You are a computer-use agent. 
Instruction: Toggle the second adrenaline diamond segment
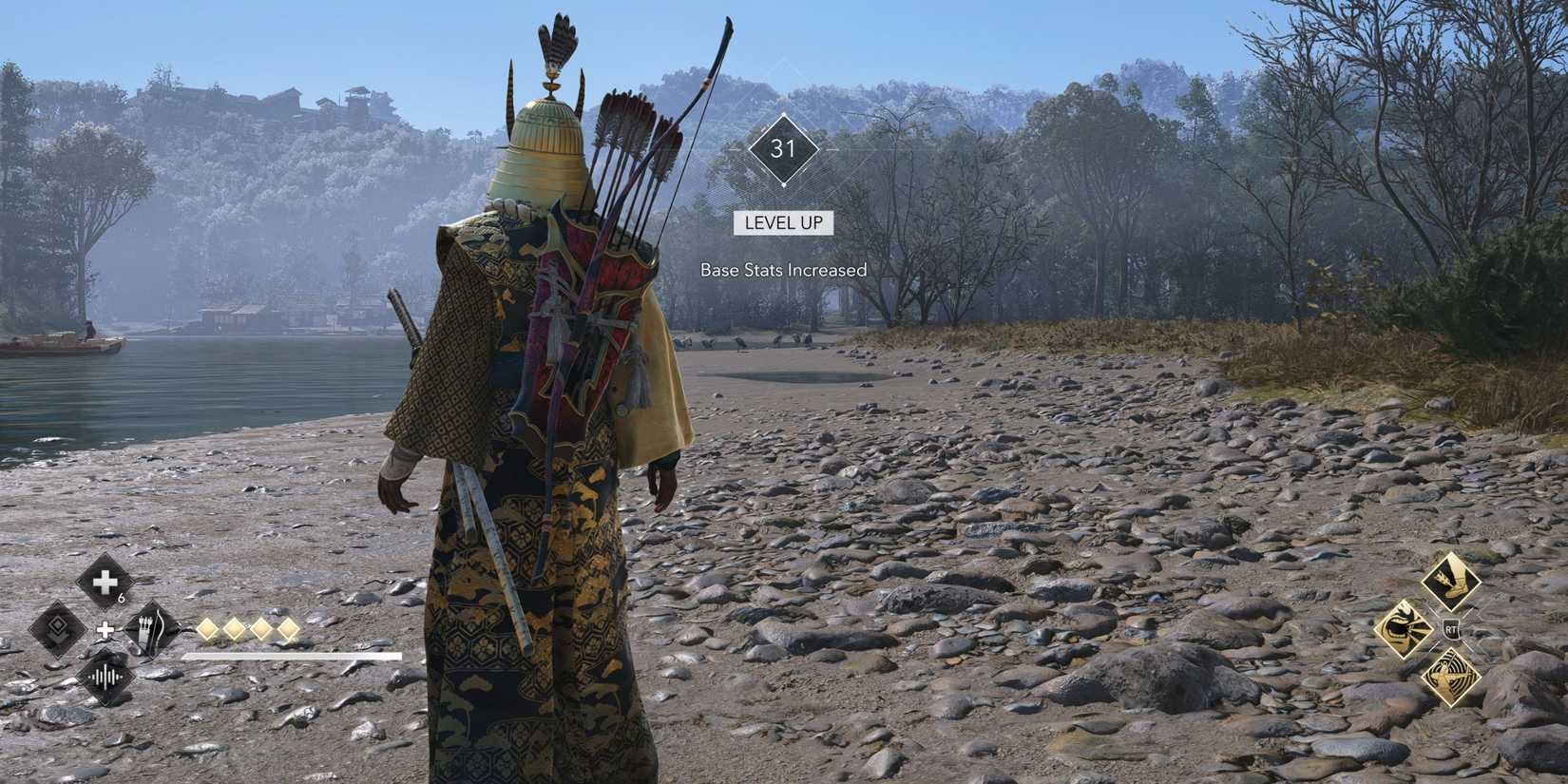click(234, 629)
